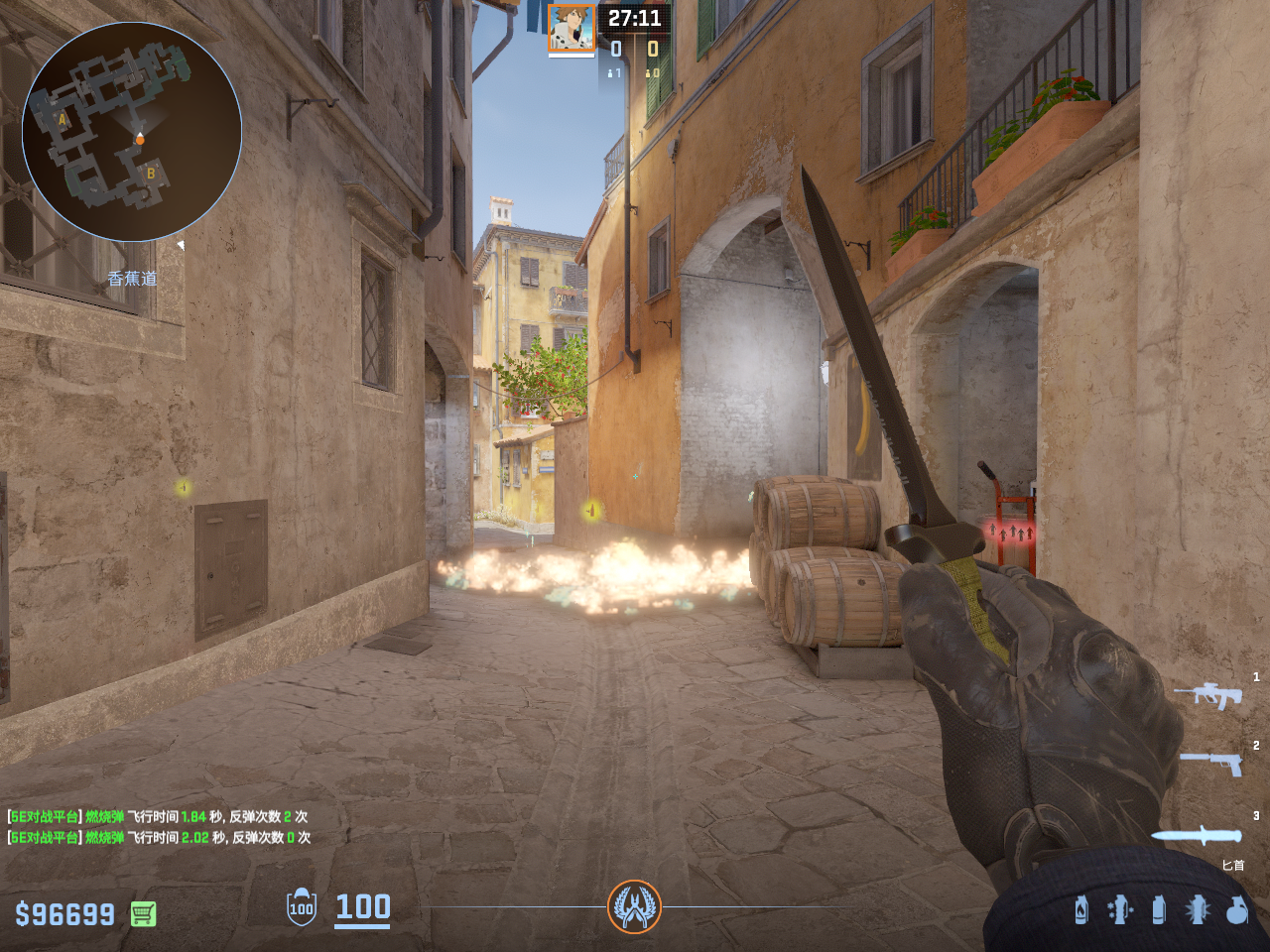Select the knife in weapon slot 3

1197,835
